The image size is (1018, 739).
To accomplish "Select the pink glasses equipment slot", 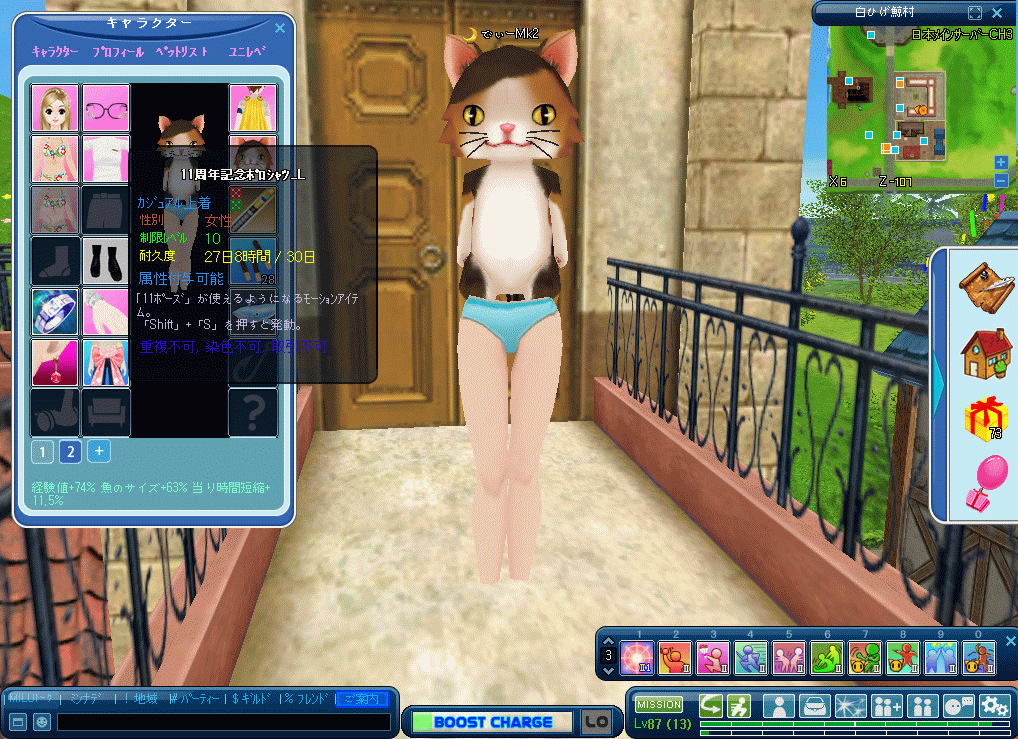I will [106, 108].
